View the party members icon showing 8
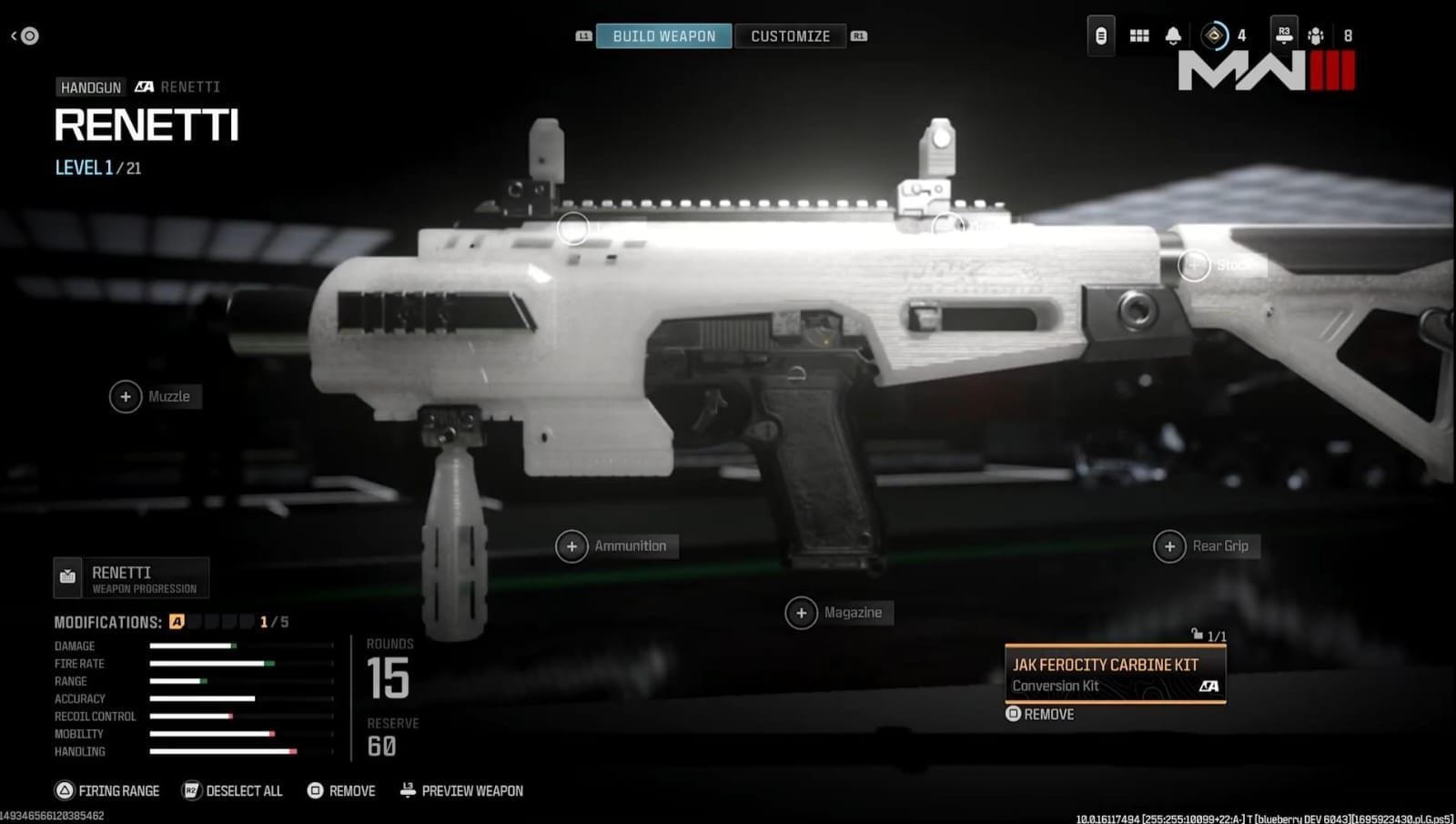This screenshot has height=824, width=1456. click(x=1316, y=36)
